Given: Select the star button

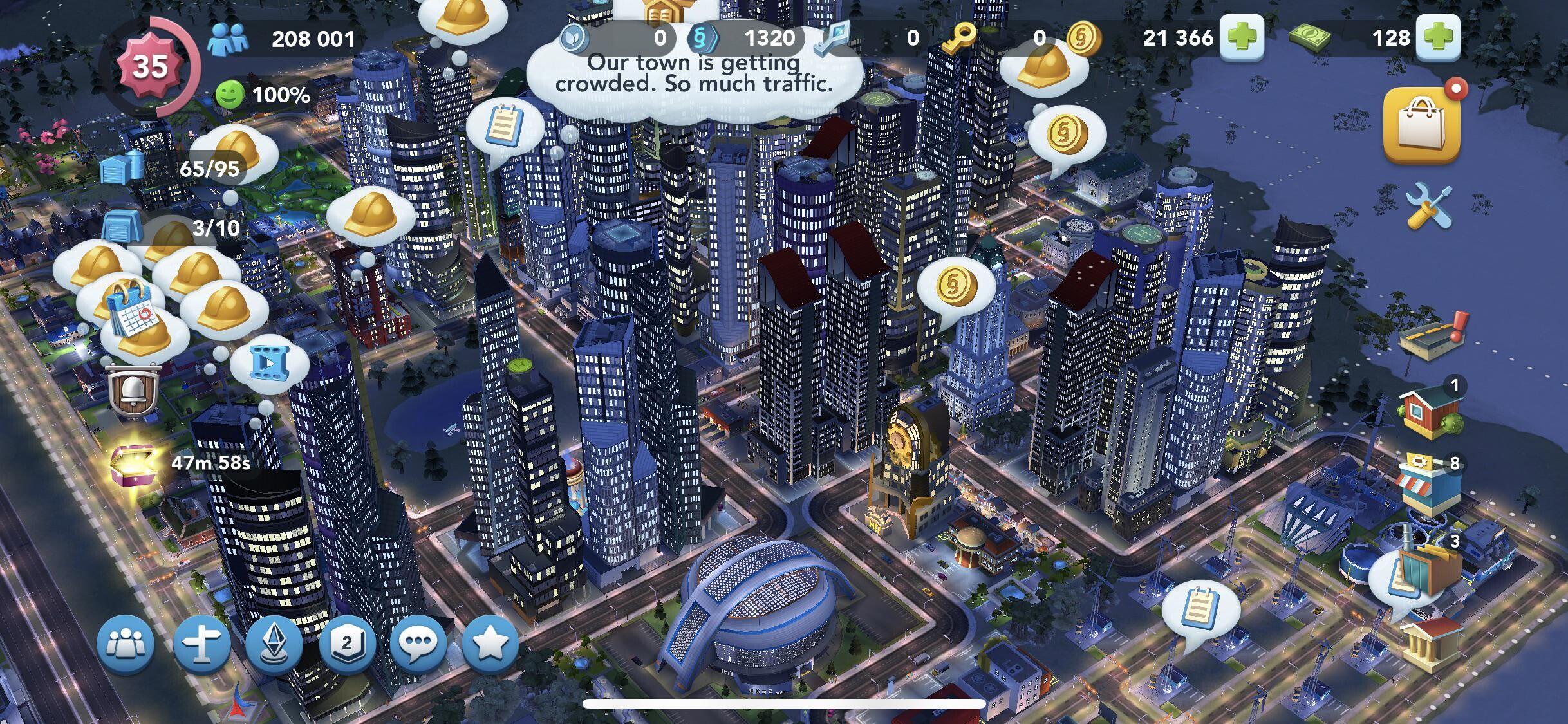Looking at the screenshot, I should tap(490, 644).
